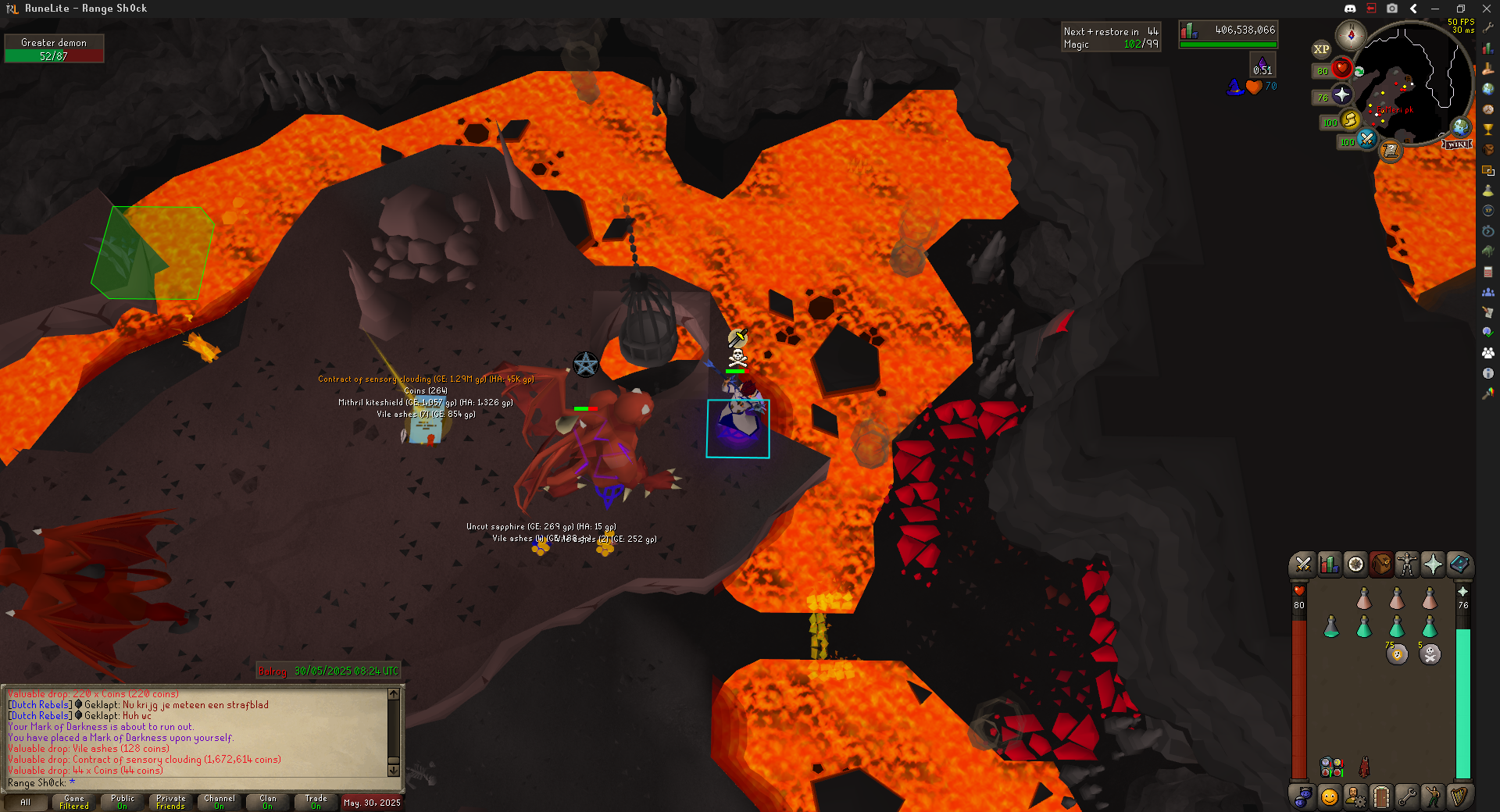The height and width of the screenshot is (812, 1500).
Task: Open the Combat Options tab
Action: click(x=1303, y=564)
